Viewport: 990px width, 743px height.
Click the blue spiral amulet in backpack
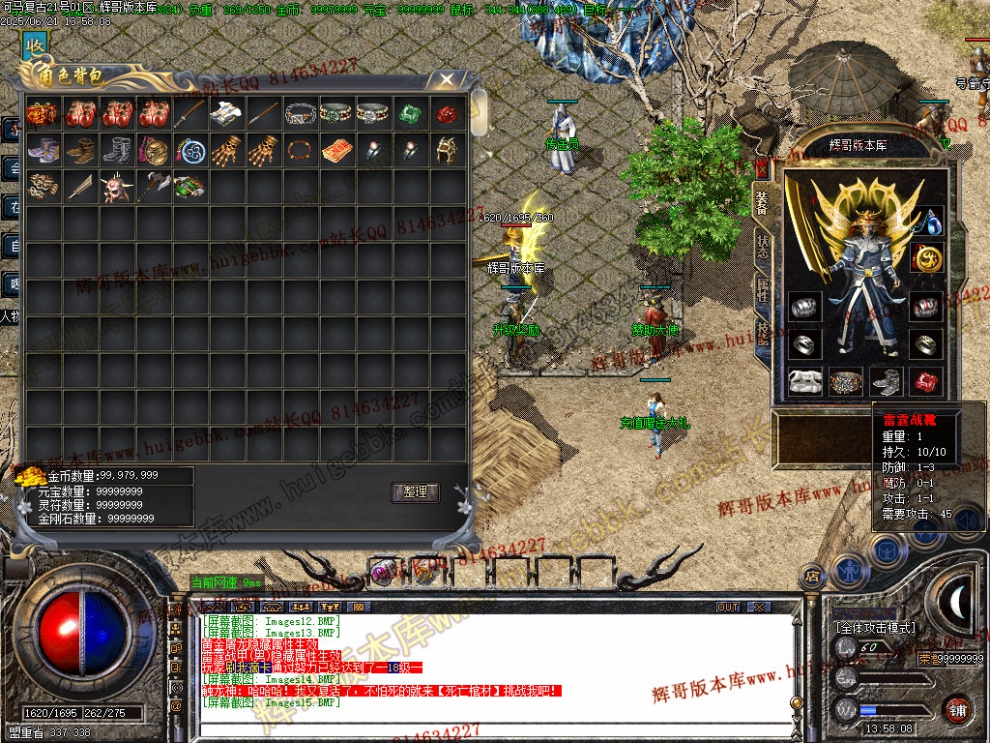click(189, 150)
